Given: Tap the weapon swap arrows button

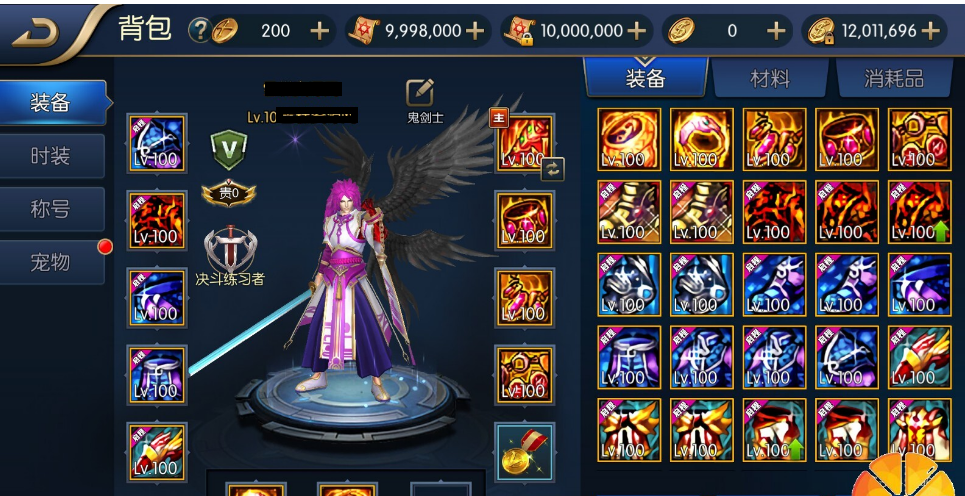Looking at the screenshot, I should pos(553,168).
